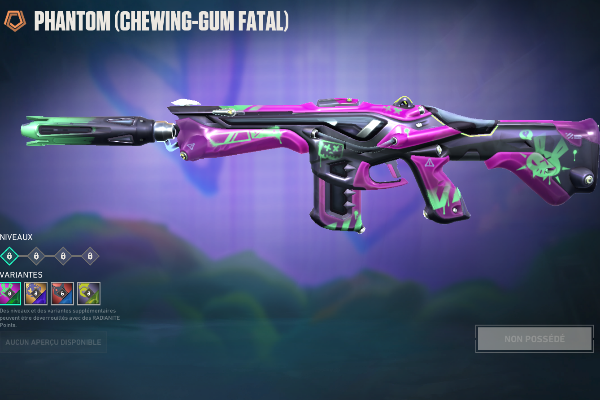Select the highlighted teal level diamond
This screenshot has height=400, width=600.
(x=10, y=256)
